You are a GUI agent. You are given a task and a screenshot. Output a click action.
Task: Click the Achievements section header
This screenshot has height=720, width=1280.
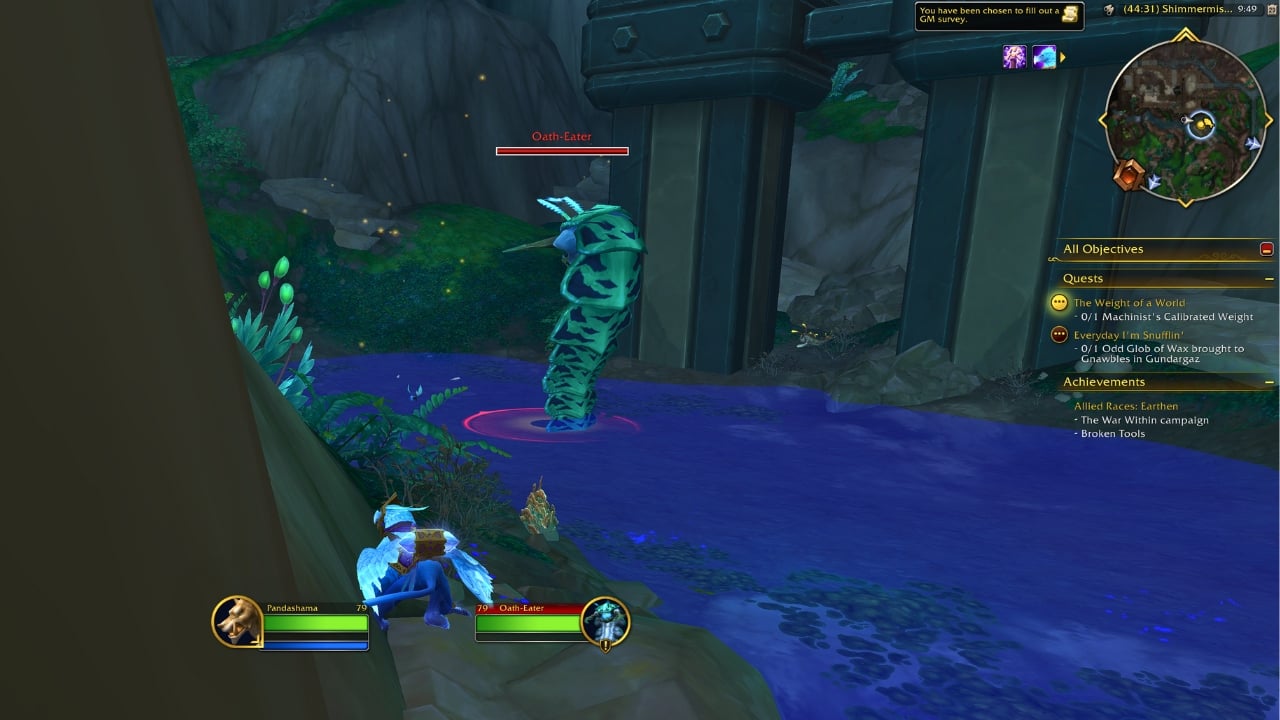pos(1104,381)
